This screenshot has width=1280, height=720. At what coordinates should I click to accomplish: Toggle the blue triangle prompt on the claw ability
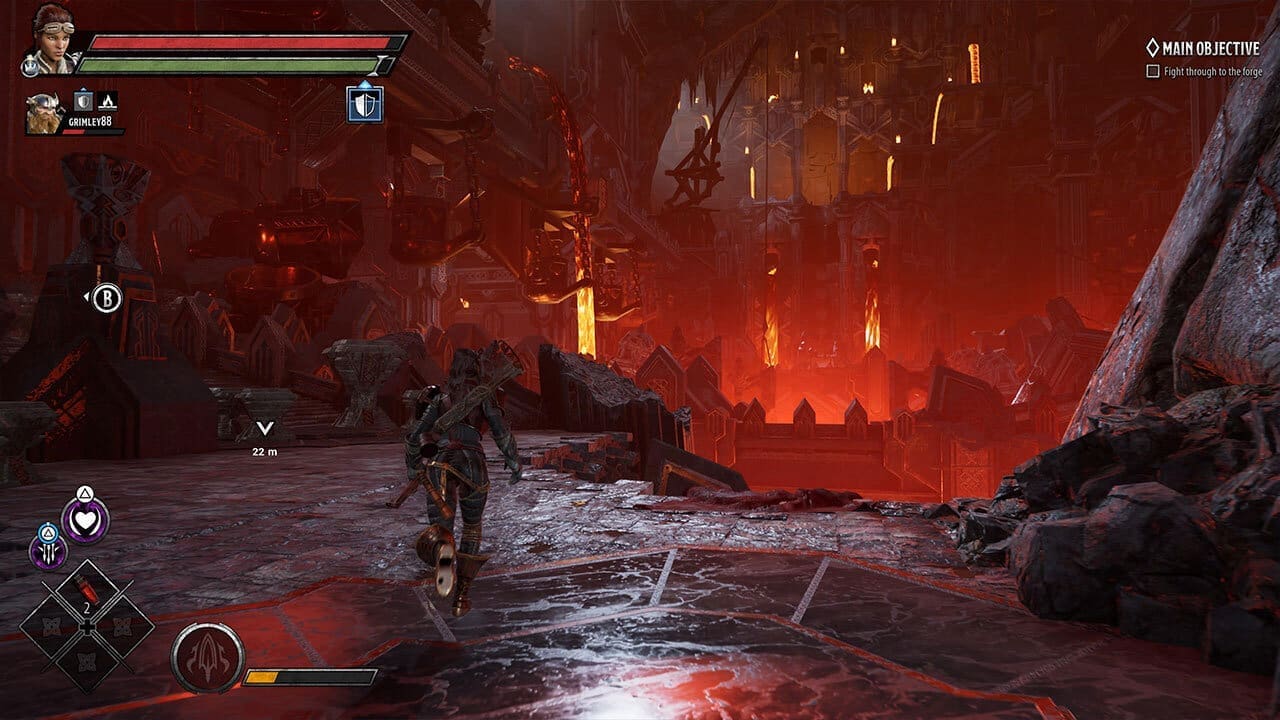tap(47, 533)
